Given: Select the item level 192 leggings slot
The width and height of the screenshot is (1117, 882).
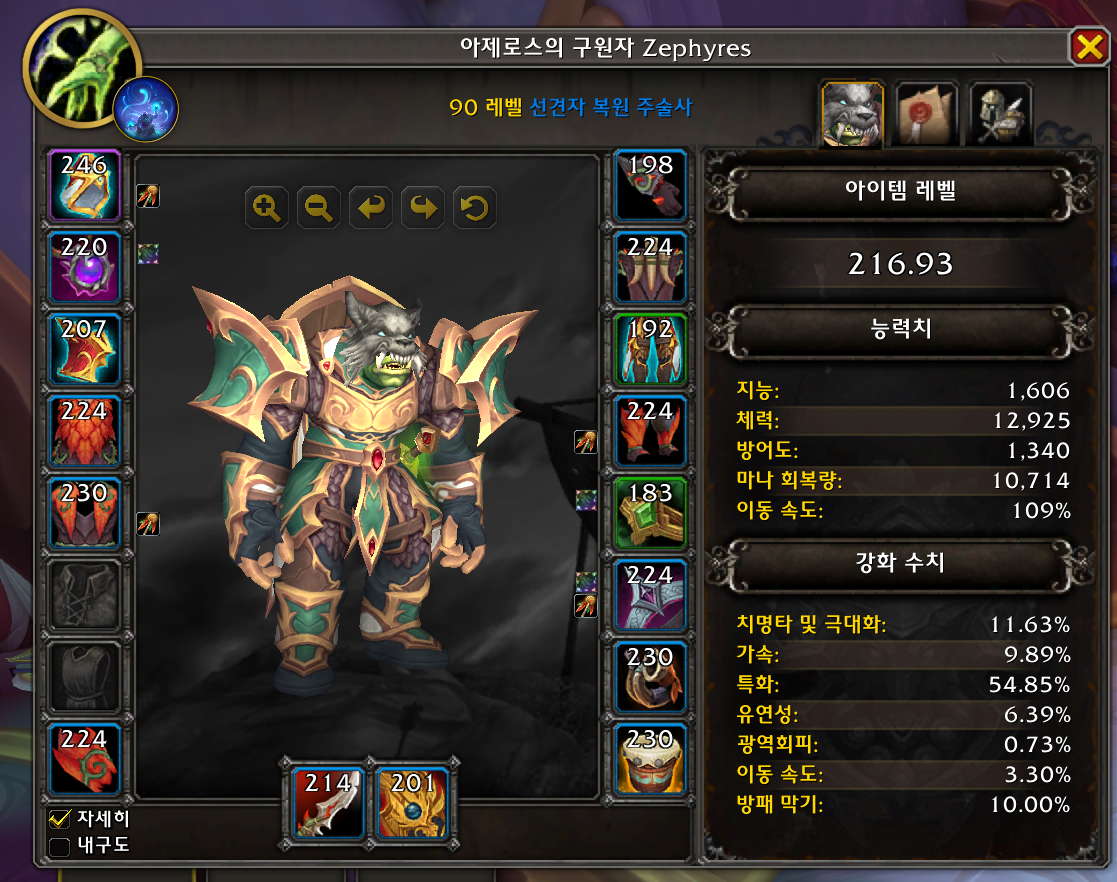Looking at the screenshot, I should pos(650,349).
